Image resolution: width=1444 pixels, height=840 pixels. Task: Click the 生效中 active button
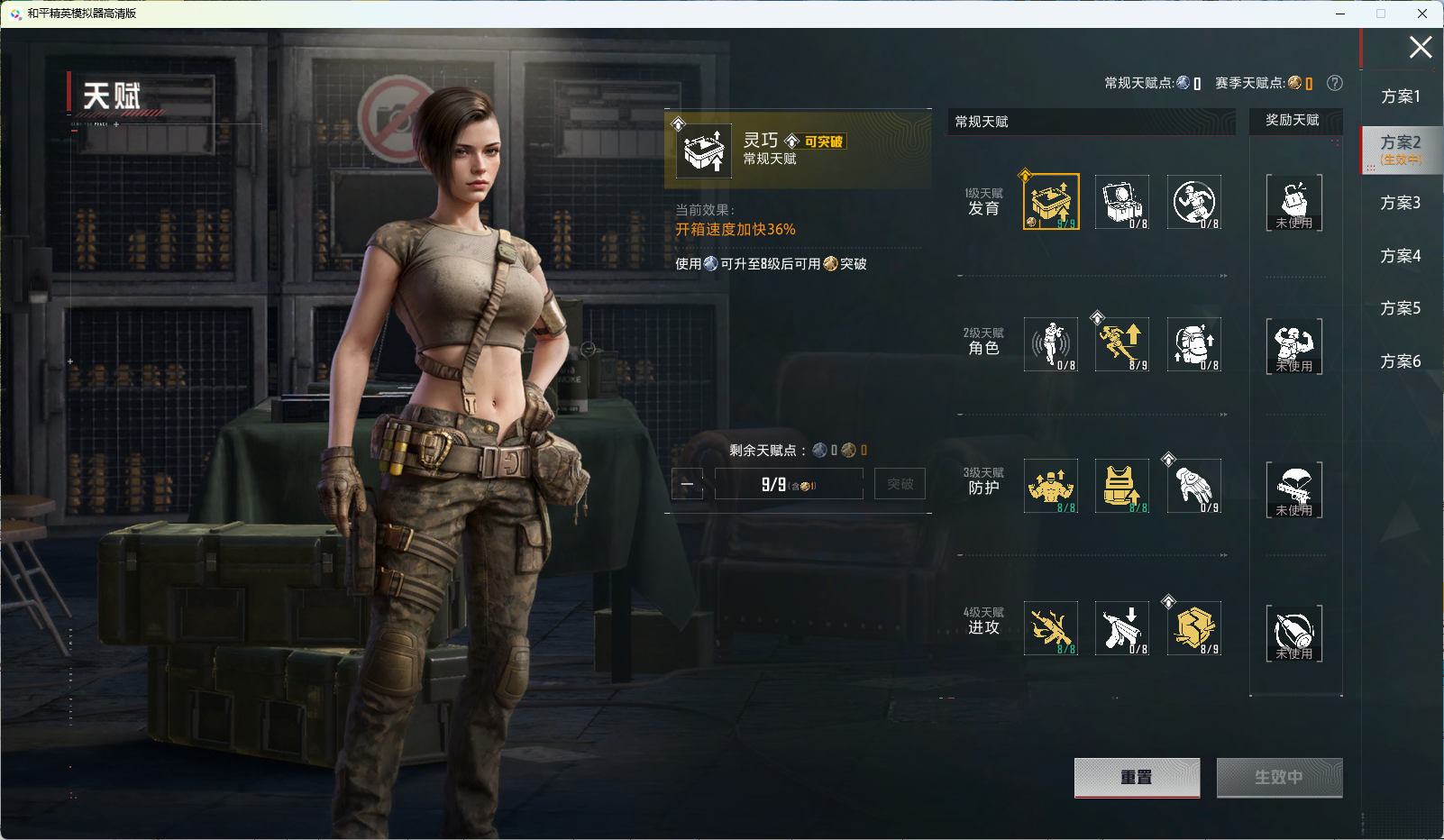click(1279, 777)
